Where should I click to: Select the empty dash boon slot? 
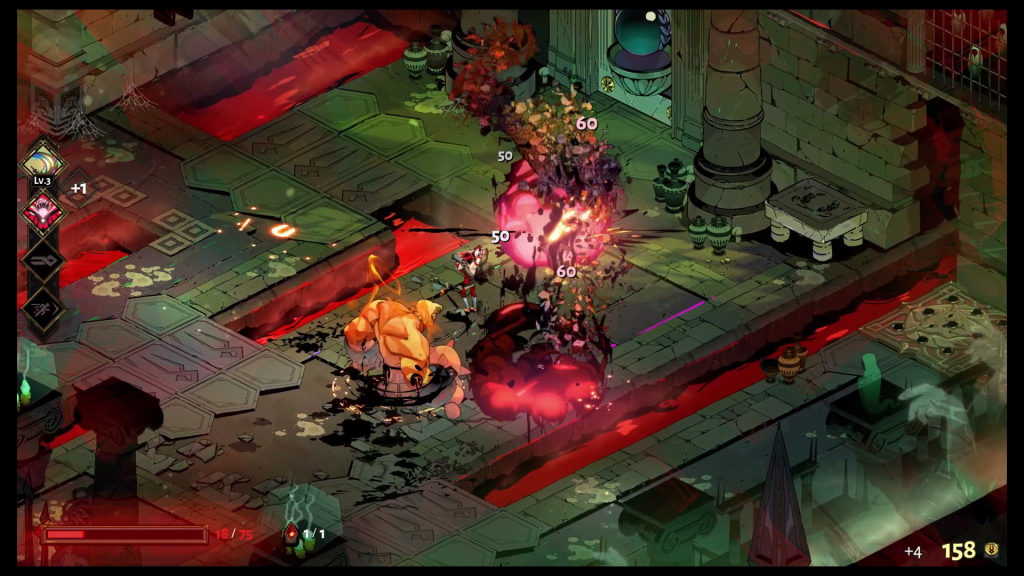[x=43, y=308]
